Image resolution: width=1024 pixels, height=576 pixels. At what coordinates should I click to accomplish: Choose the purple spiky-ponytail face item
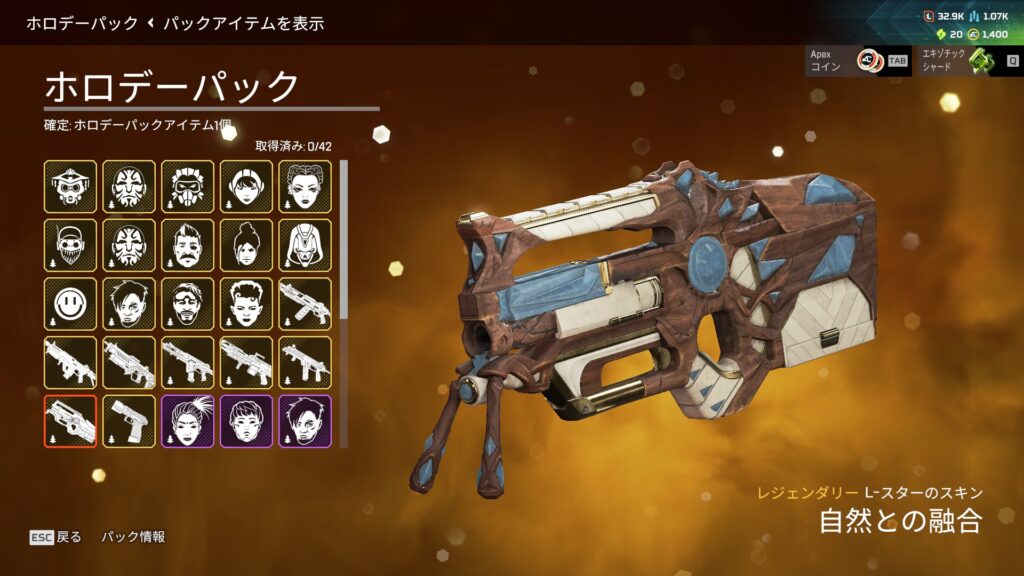tap(188, 421)
